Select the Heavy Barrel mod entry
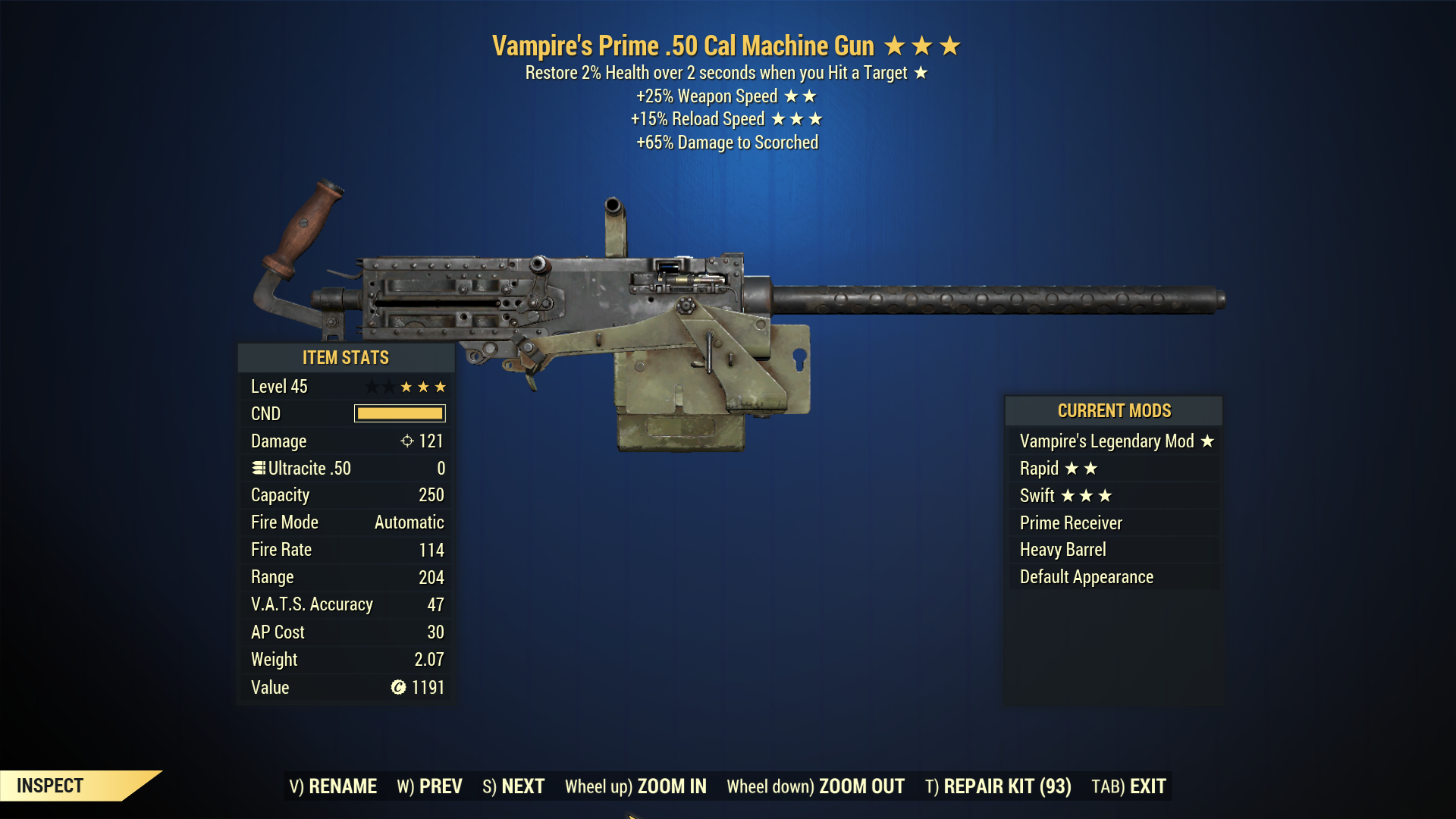 click(1062, 550)
